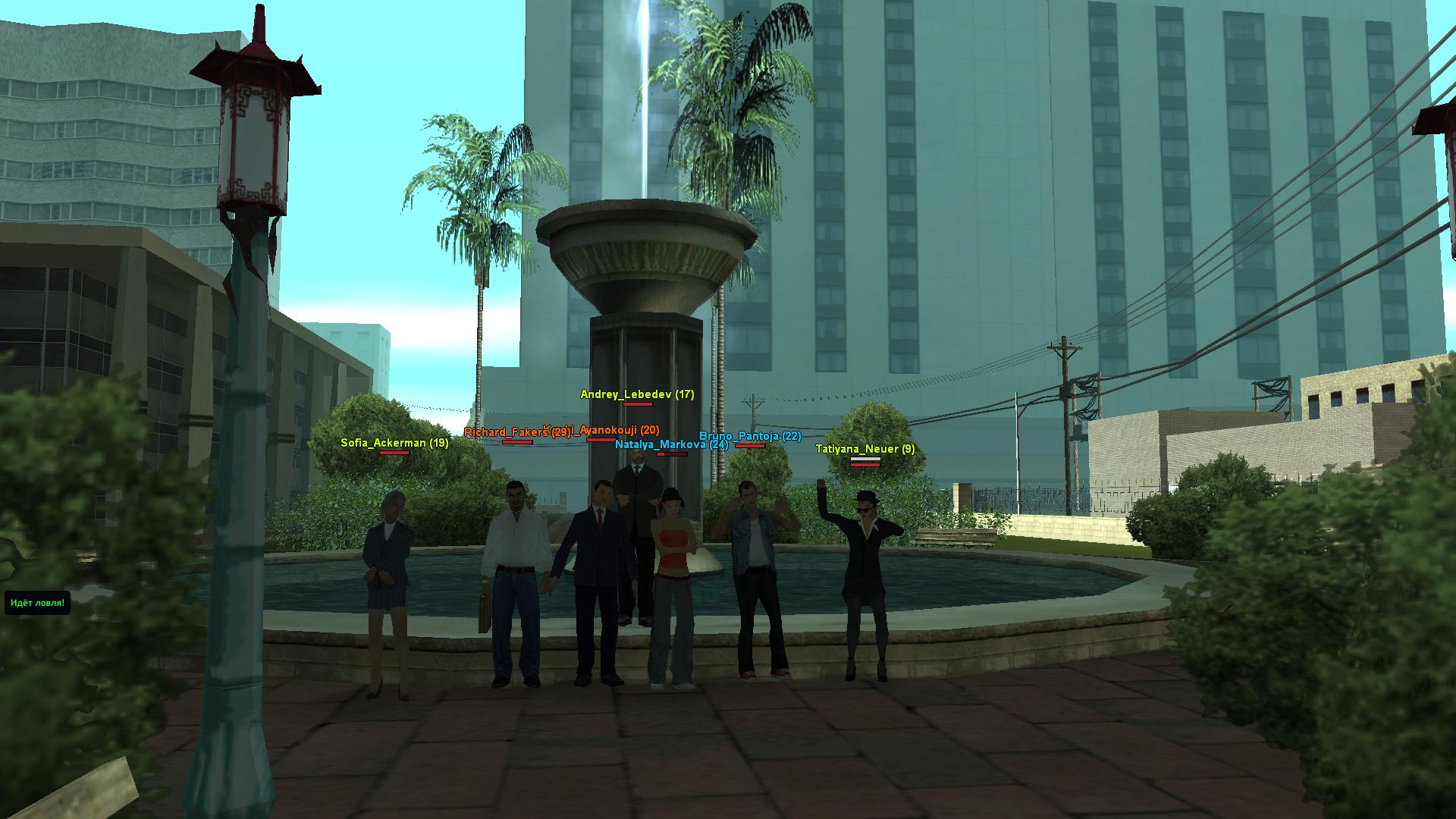1456x819 pixels.
Task: Click the green "Идёт ловля!" notification box
Action: tap(37, 604)
